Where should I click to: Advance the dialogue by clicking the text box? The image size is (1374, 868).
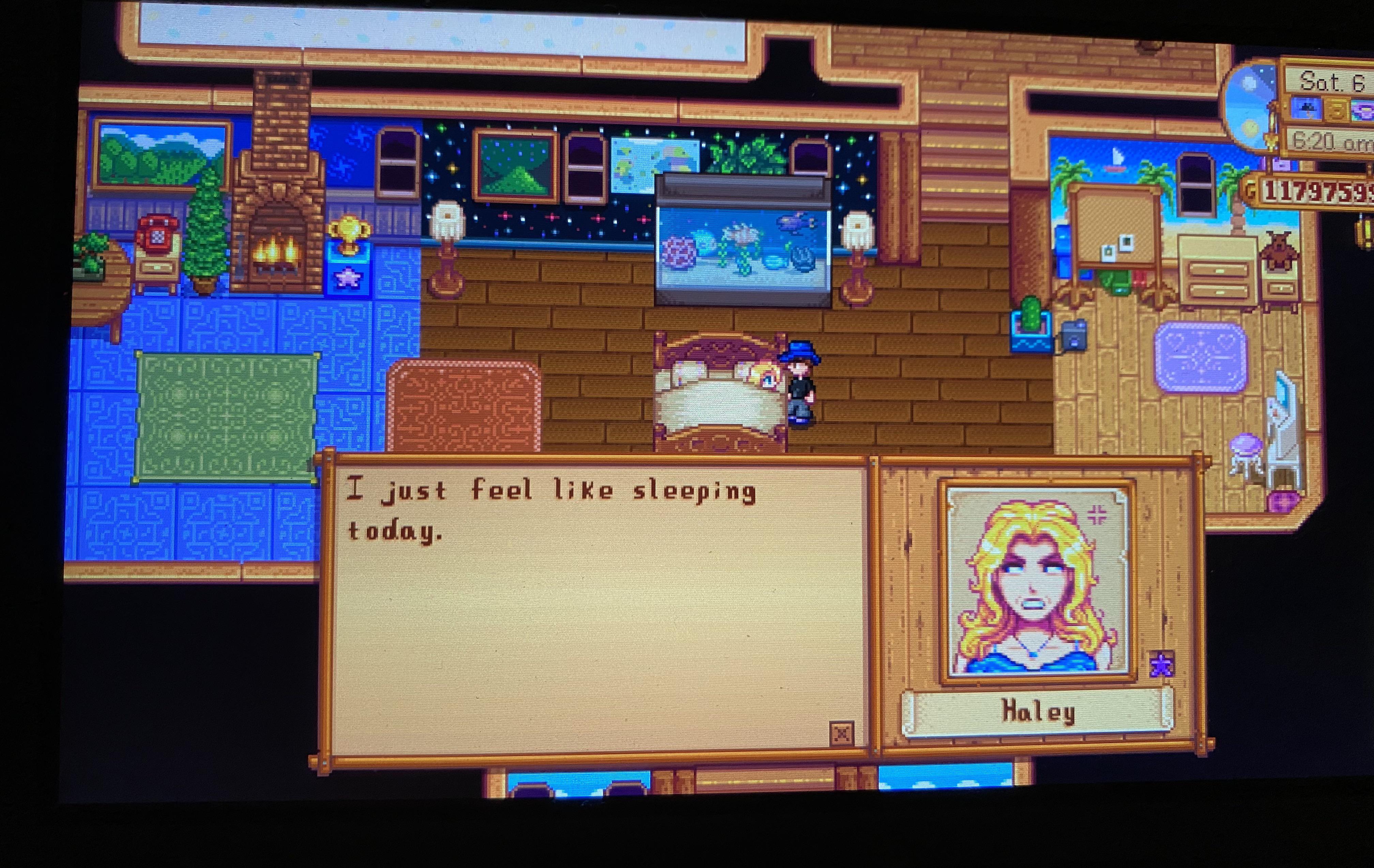pyautogui.click(x=599, y=599)
